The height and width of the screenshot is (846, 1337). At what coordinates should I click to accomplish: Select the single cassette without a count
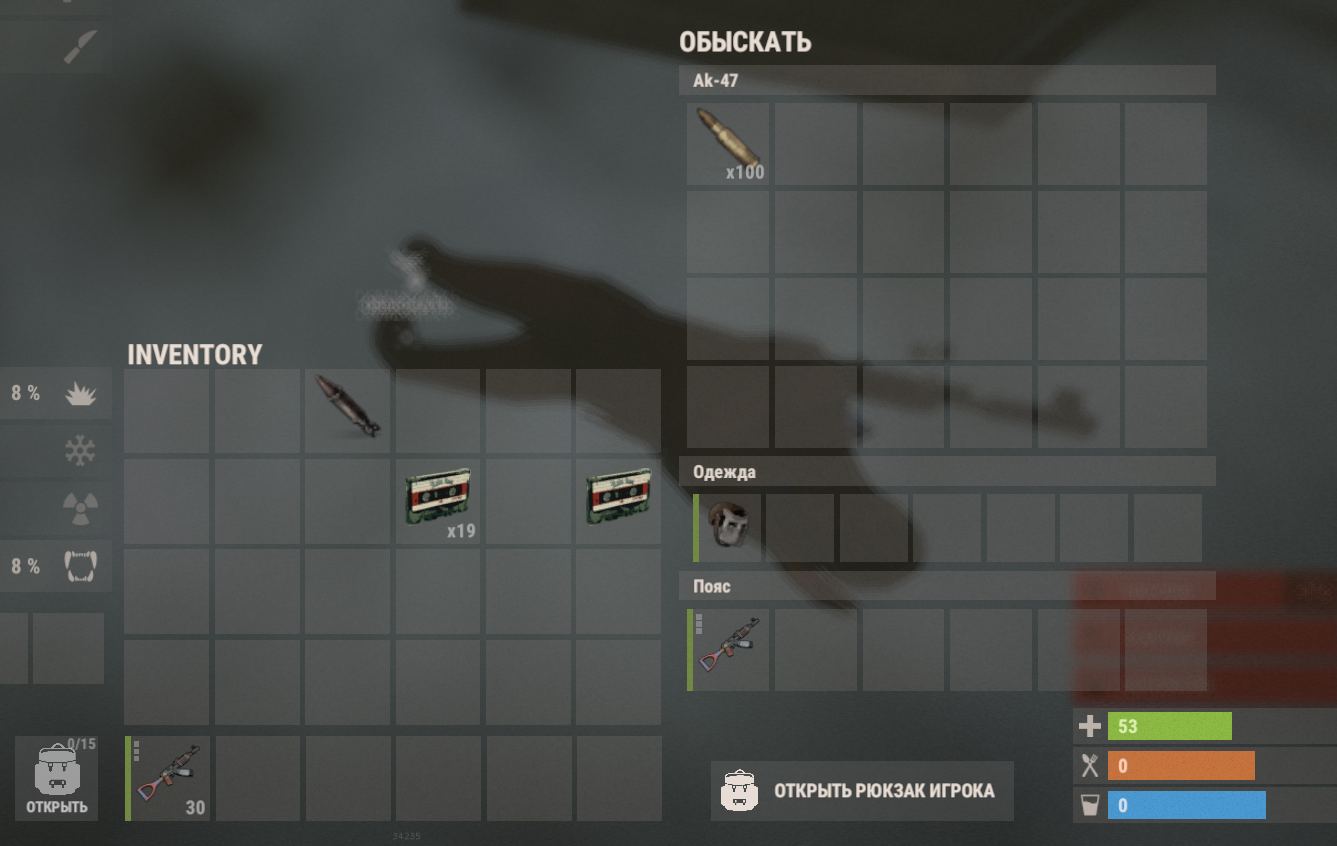(618, 500)
